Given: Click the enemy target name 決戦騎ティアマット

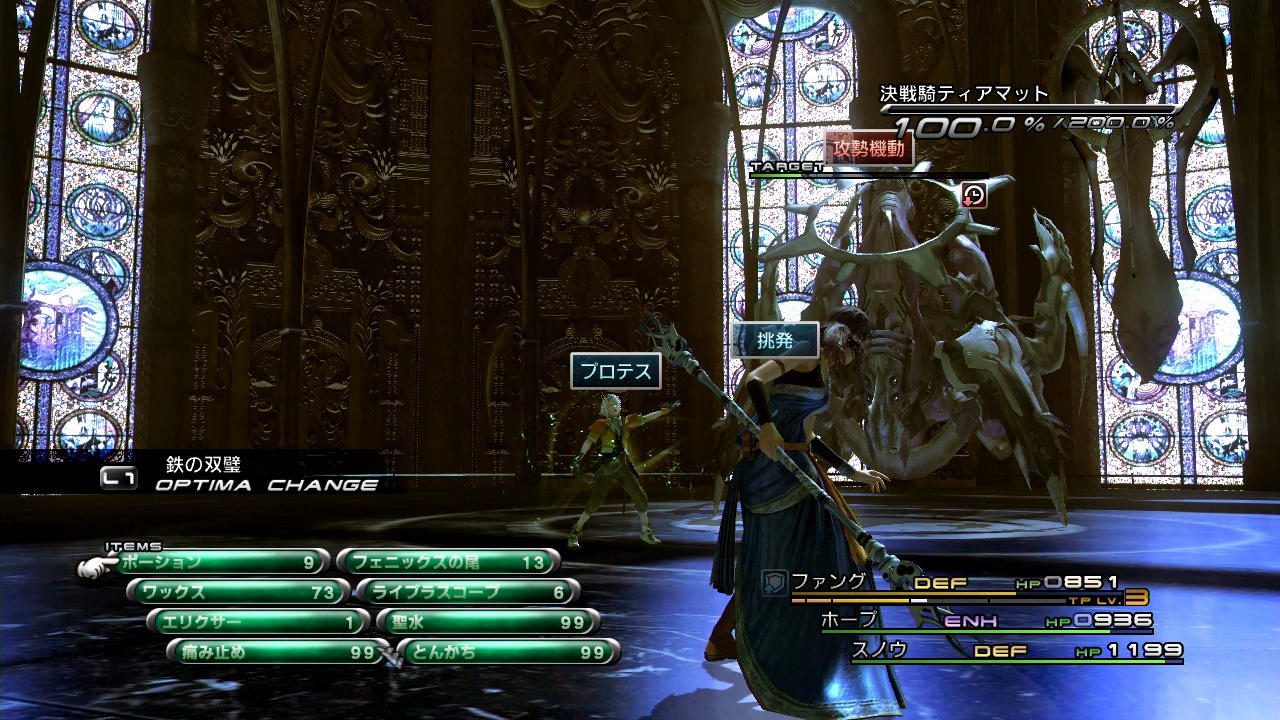Looking at the screenshot, I should (964, 94).
